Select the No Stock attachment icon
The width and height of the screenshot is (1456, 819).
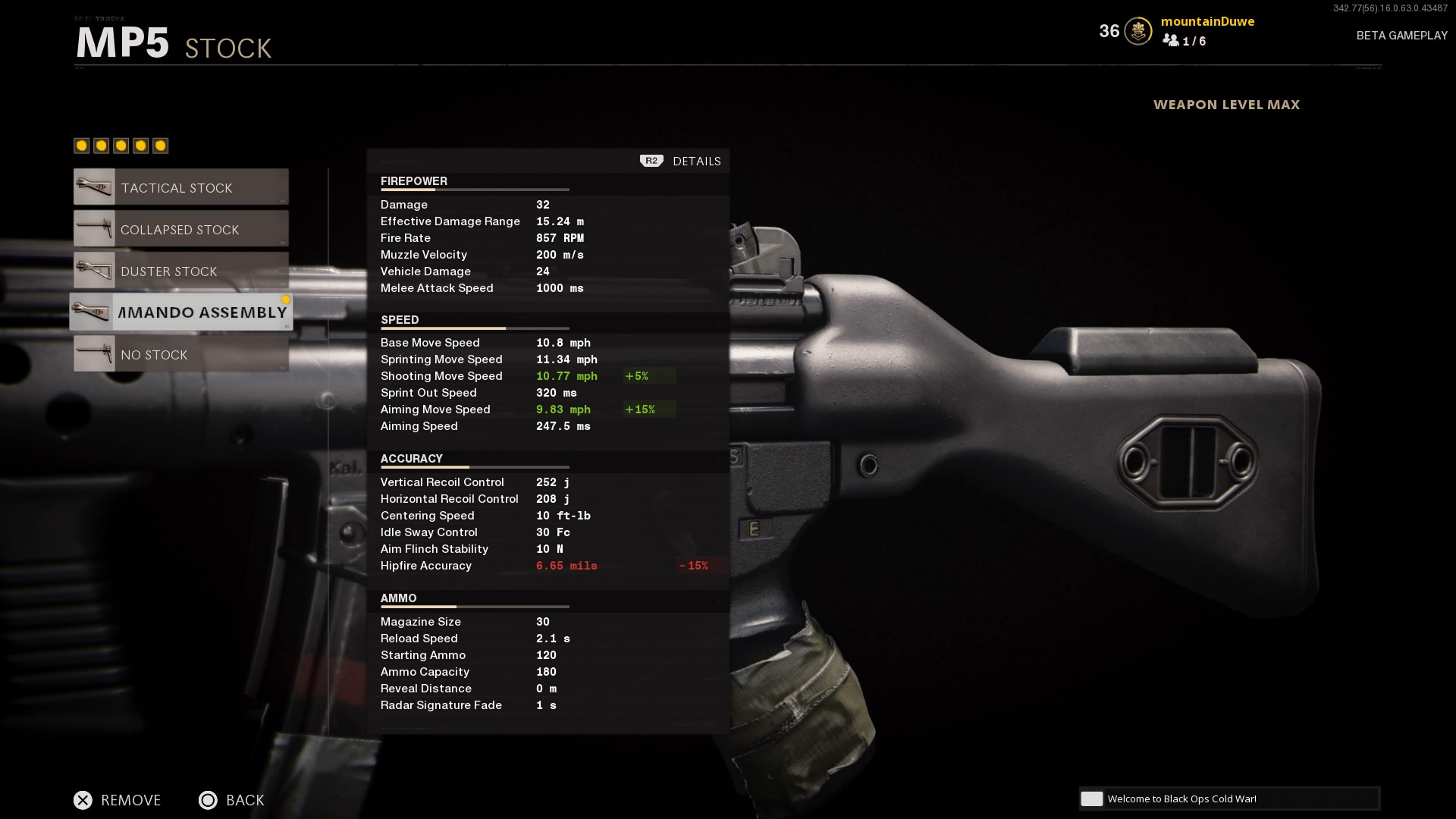tap(94, 353)
